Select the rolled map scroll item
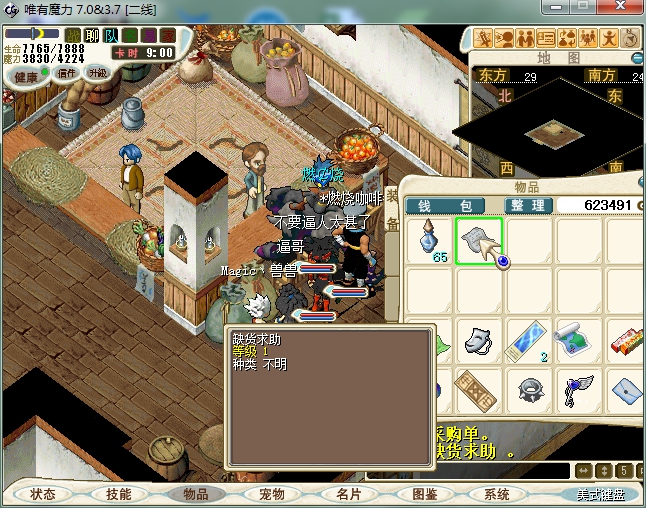 (x=578, y=341)
